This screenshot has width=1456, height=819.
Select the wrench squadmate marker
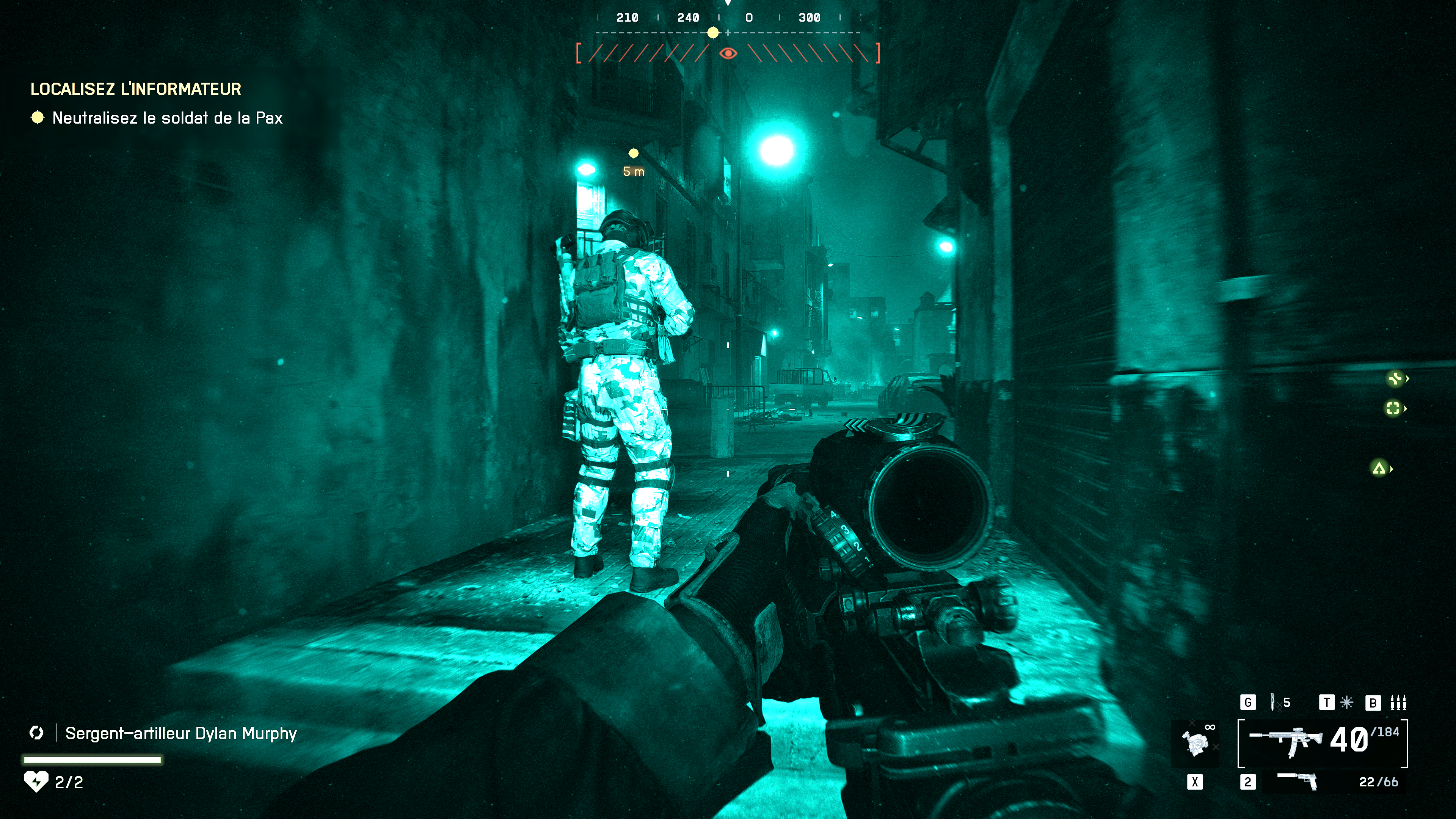click(1395, 378)
